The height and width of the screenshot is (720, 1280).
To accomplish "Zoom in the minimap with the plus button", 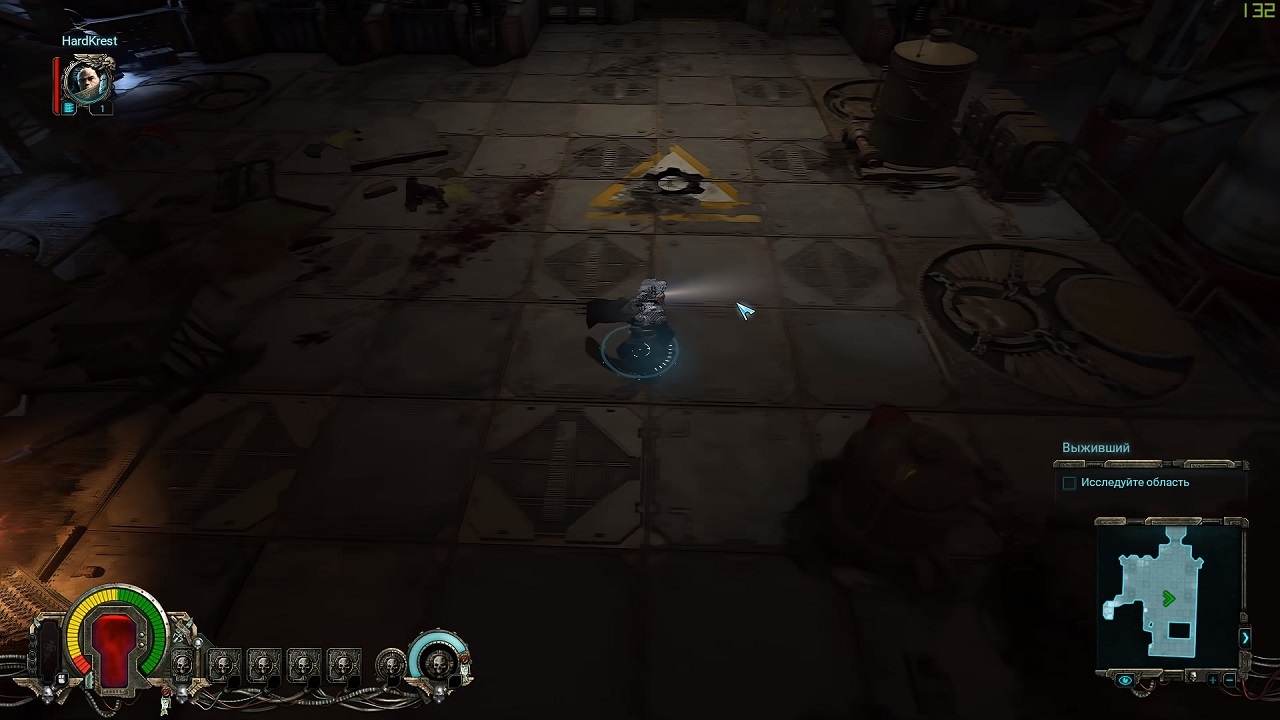I will coord(1213,679).
